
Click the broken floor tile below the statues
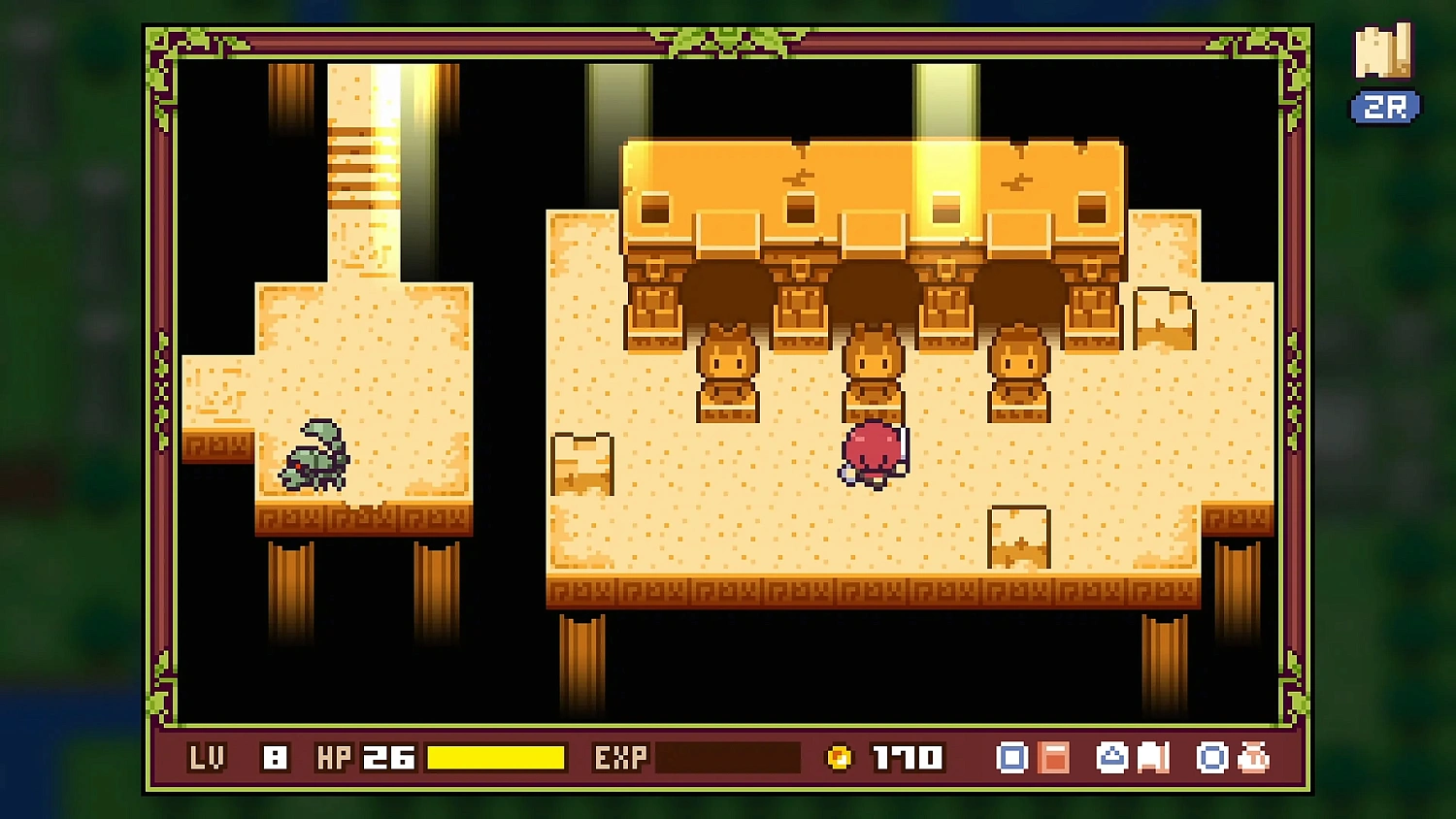point(1016,537)
